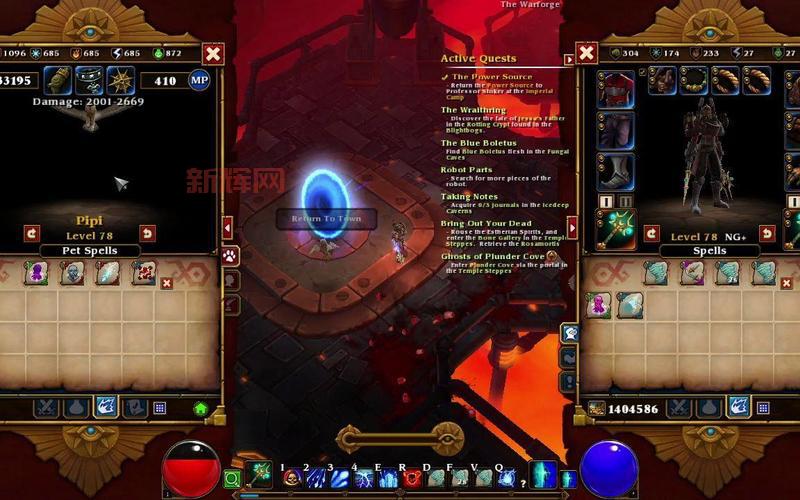800x500 pixels.
Task: Select the boots equipment slot
Action: click(615, 171)
